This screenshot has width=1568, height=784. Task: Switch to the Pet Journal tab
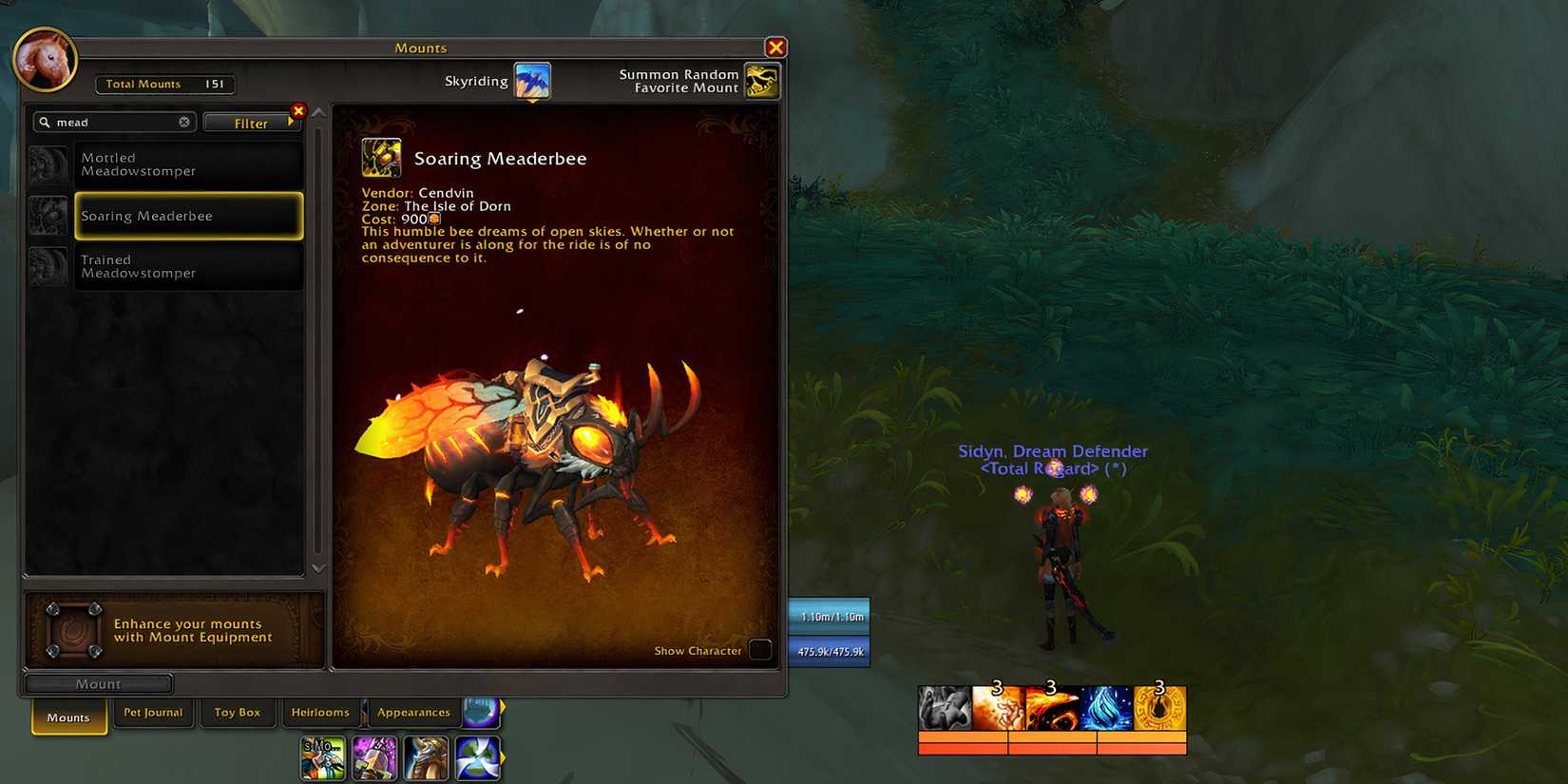click(153, 712)
